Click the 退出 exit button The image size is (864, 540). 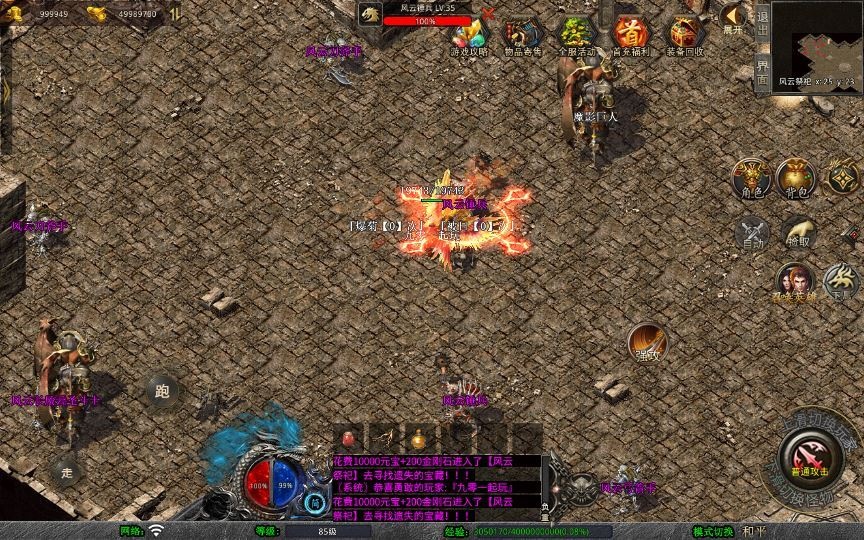coord(762,19)
